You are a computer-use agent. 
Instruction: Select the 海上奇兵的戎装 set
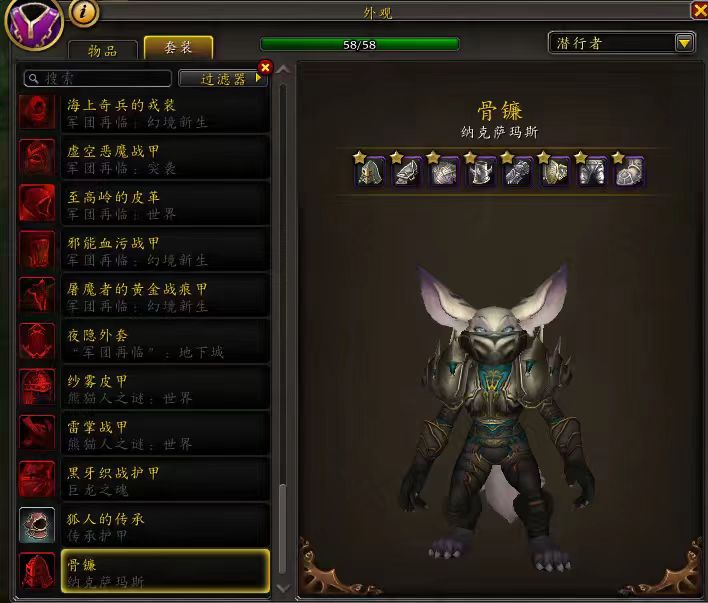pyautogui.click(x=145, y=111)
